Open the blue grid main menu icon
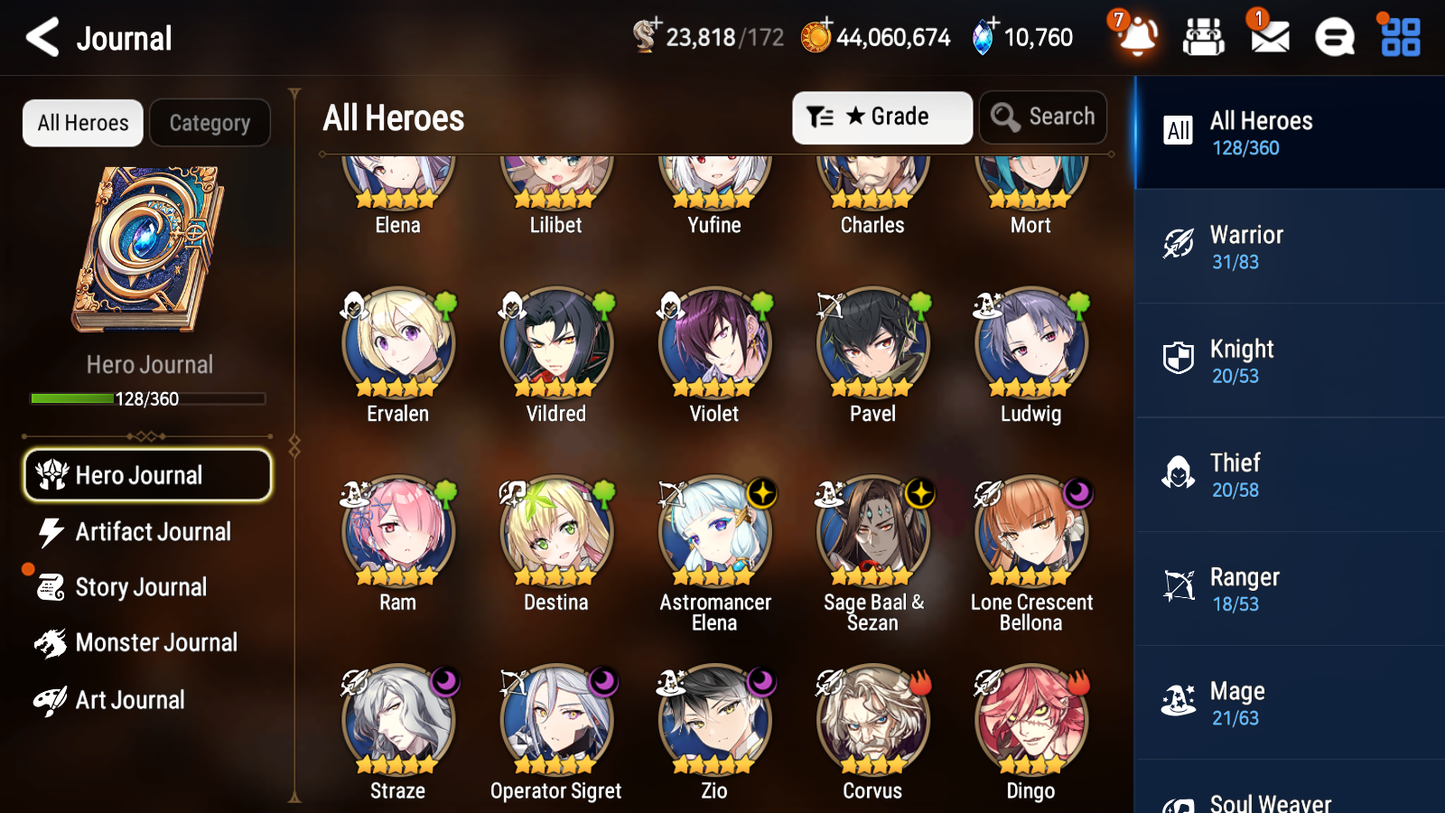This screenshot has height=813, width=1445. [1399, 36]
